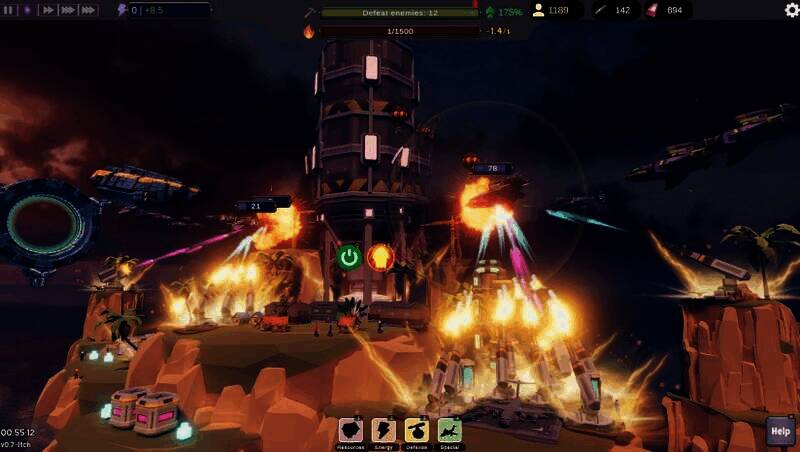Screen dimensions: 800x452
Task: Select the Resources build category
Action: click(x=352, y=431)
